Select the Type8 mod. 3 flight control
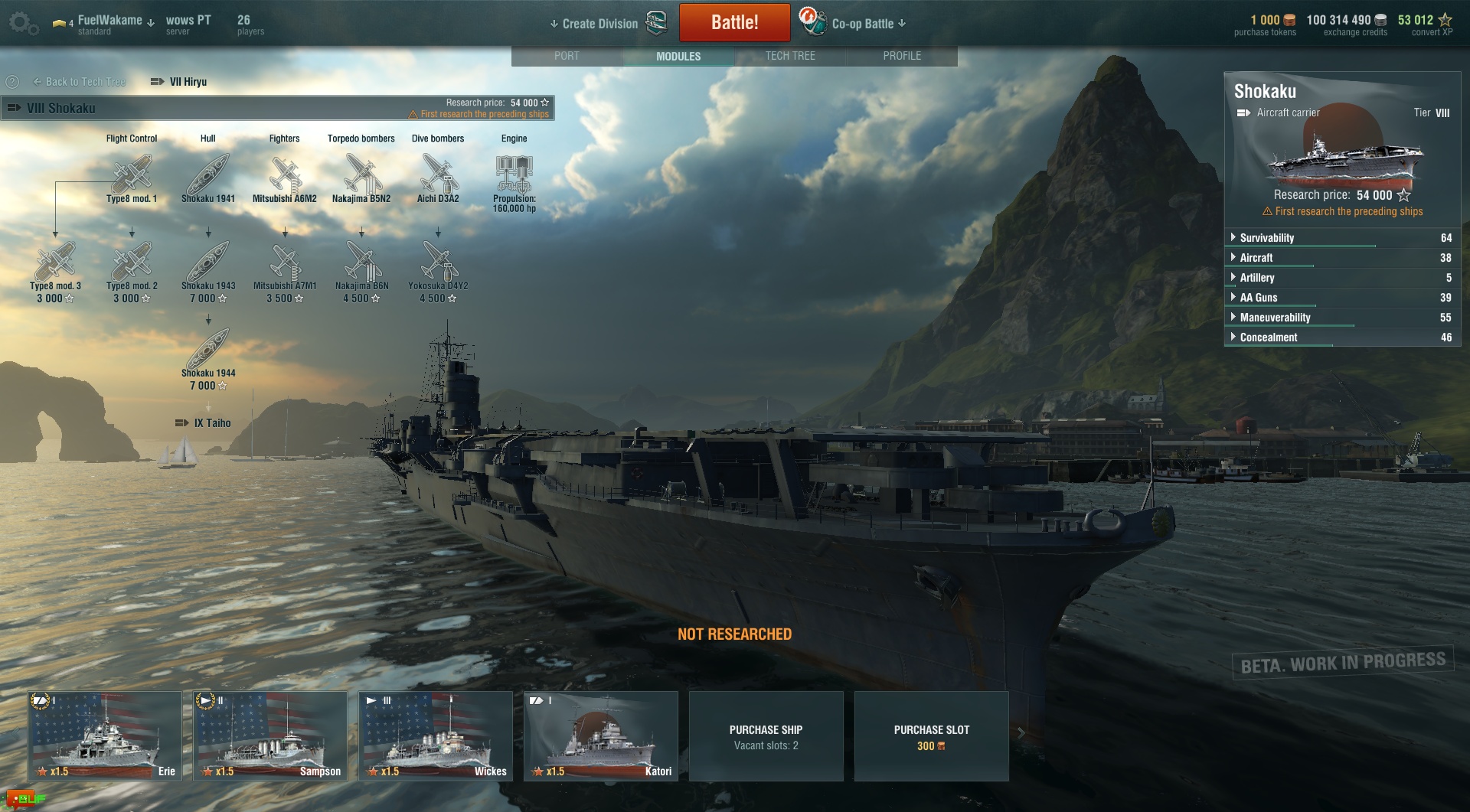Viewport: 1470px width, 812px height. pos(55,263)
